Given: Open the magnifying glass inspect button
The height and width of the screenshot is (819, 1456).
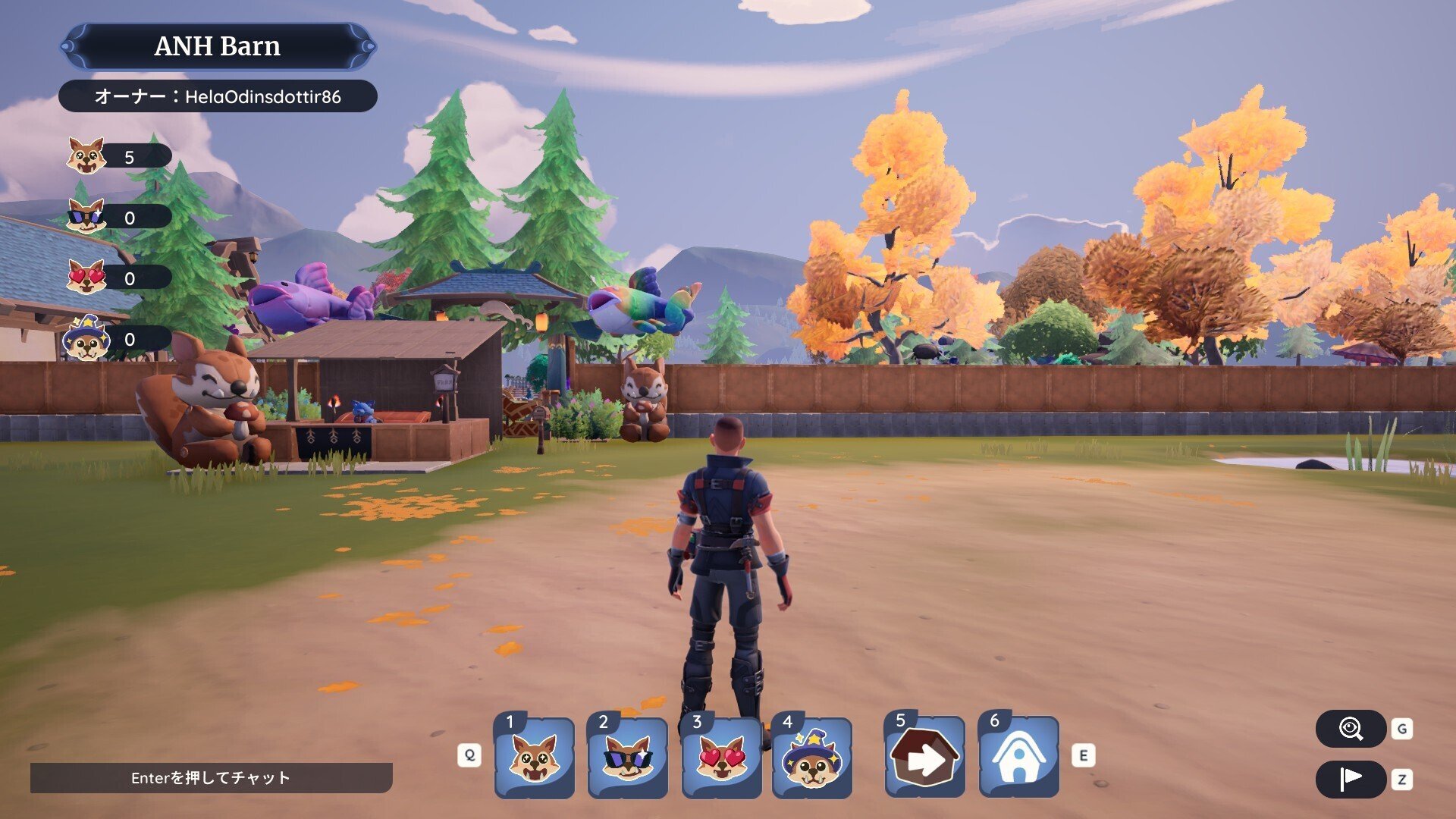Looking at the screenshot, I should 1351,730.
